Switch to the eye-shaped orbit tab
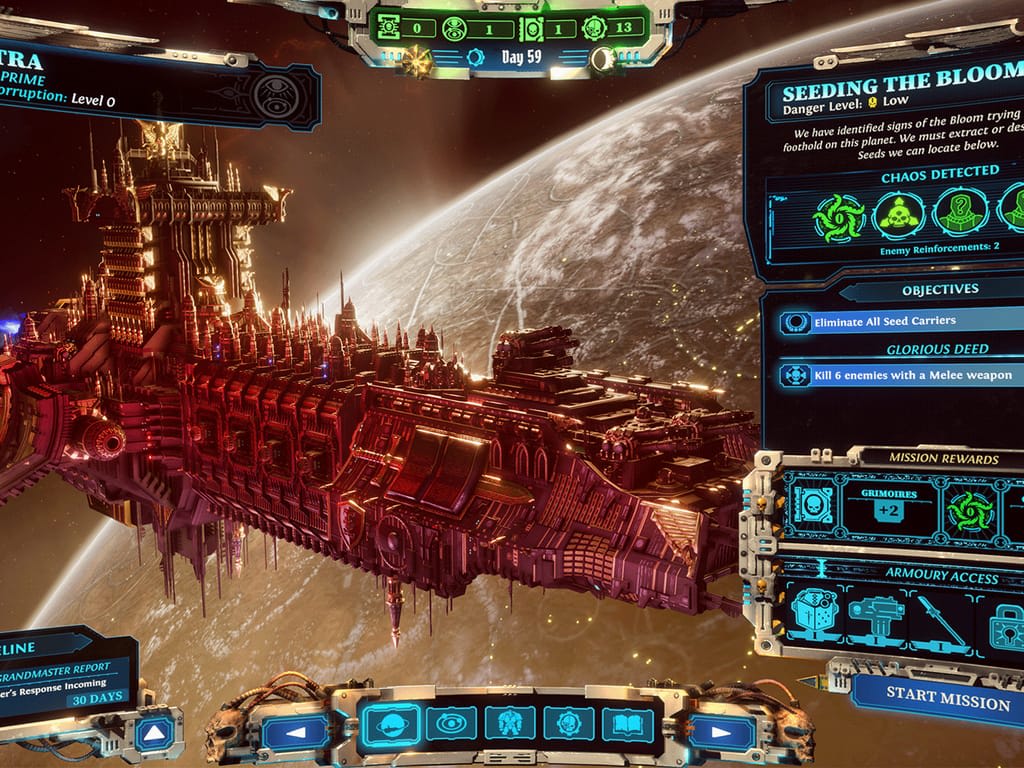 point(451,723)
